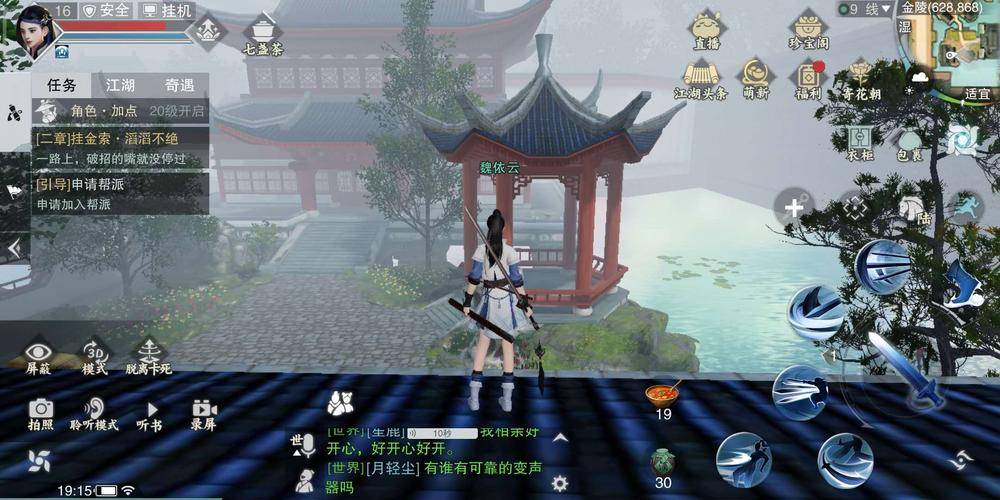Toggle the 屏蔽 eye hide option

click(x=39, y=356)
